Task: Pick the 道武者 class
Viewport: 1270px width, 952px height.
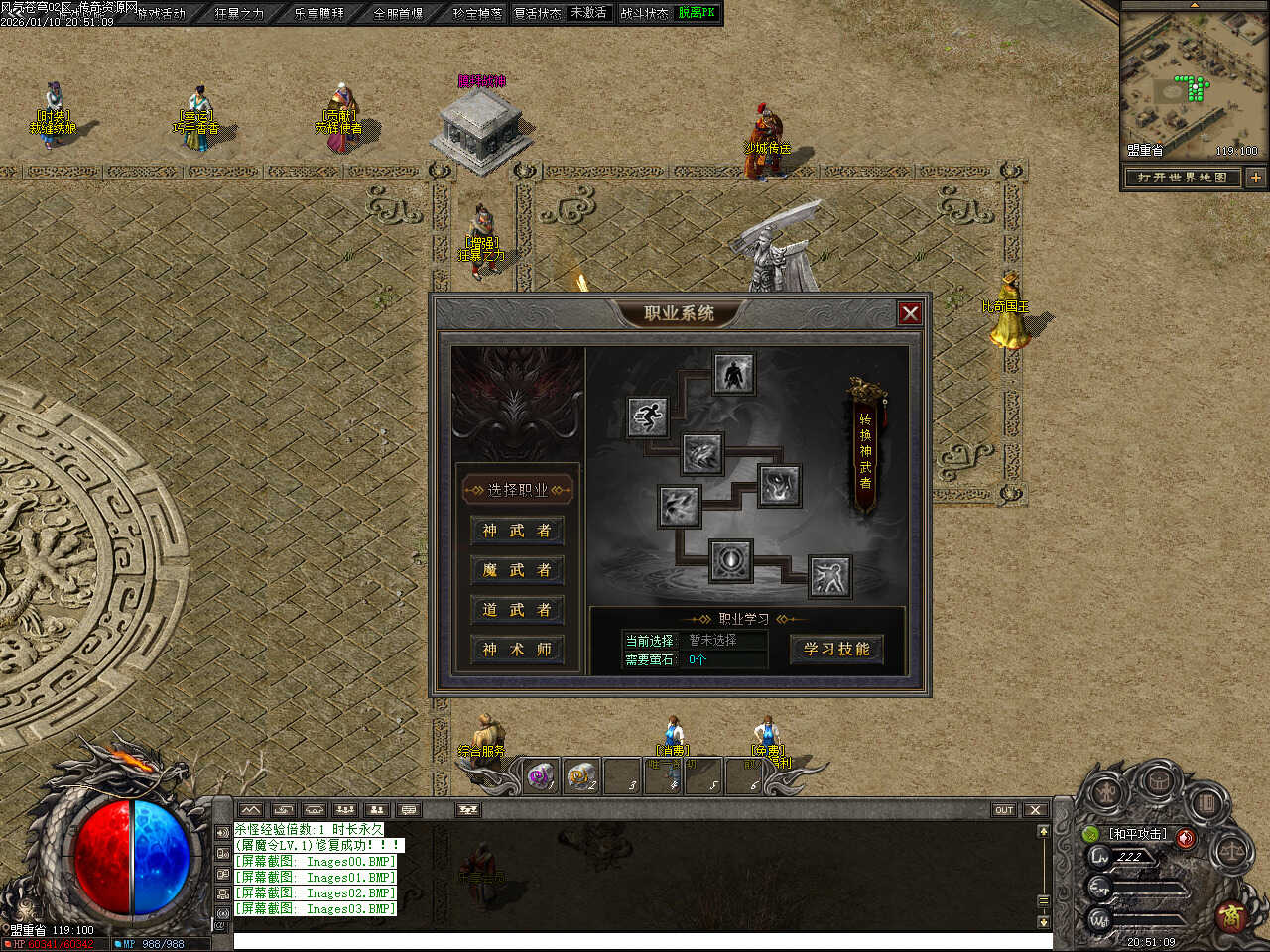Action: (x=516, y=610)
